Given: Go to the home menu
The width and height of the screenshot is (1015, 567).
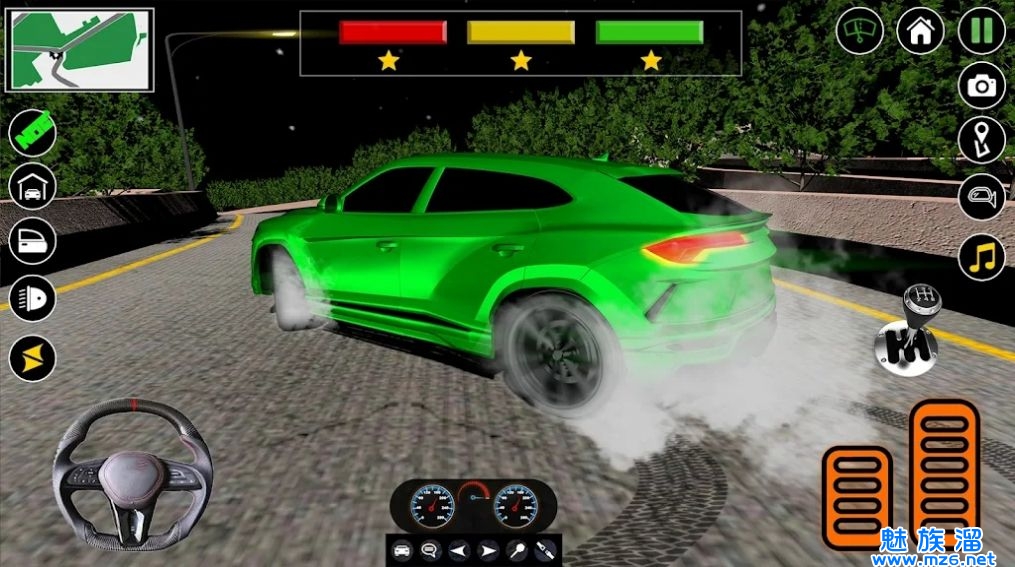Looking at the screenshot, I should [920, 31].
